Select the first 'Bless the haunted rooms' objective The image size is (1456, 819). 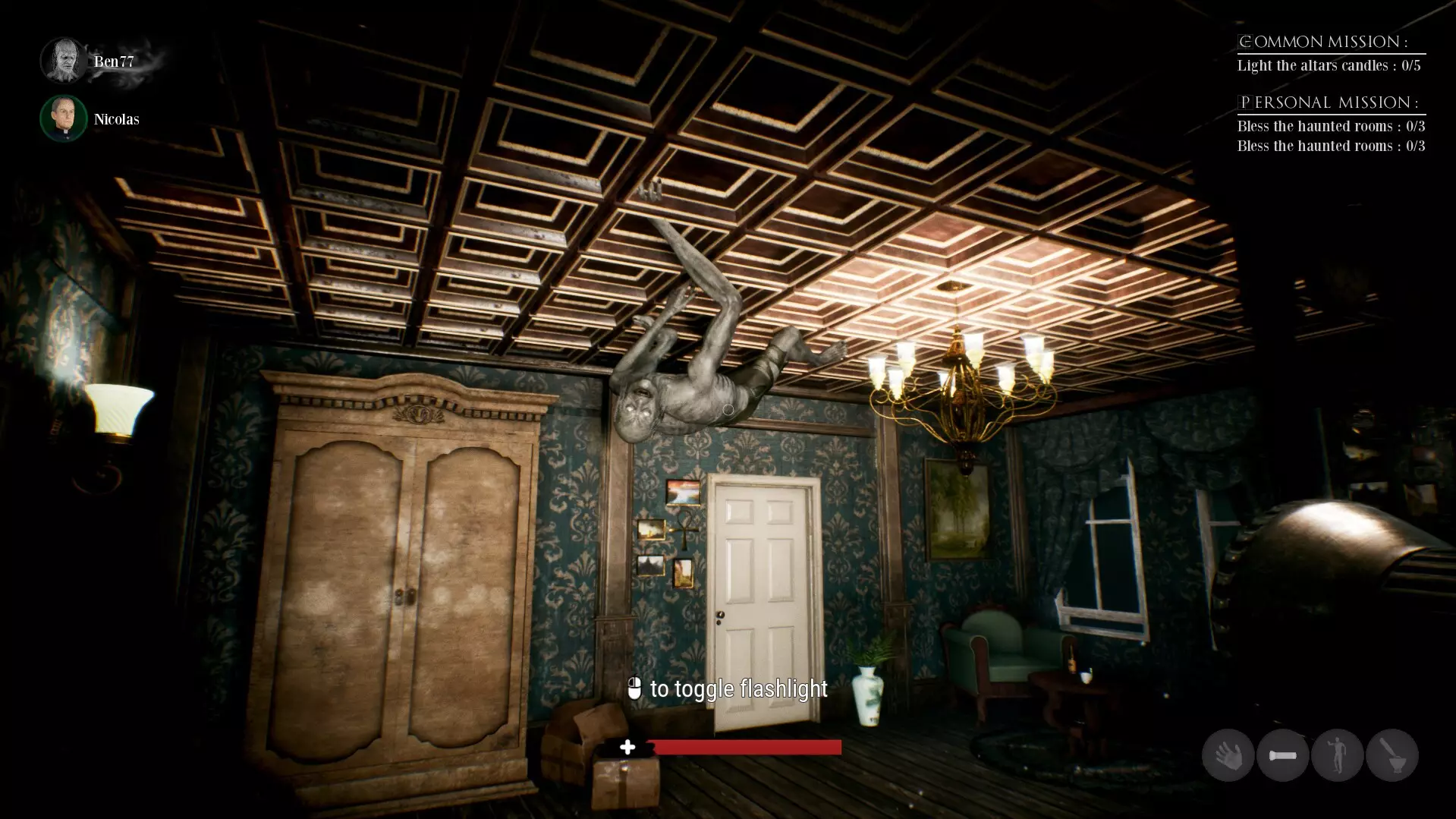1330,126
